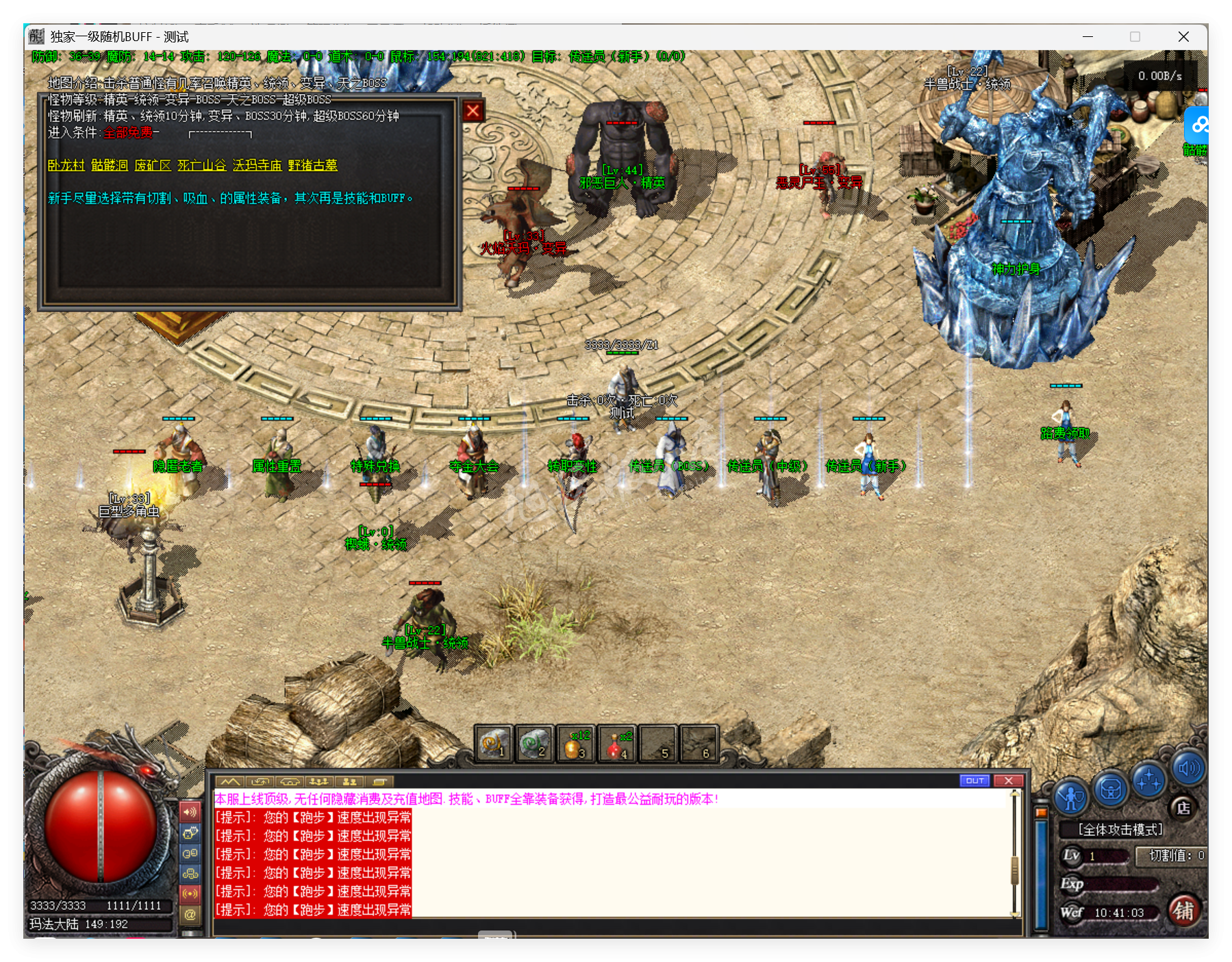Open the 店 shop button
Image resolution: width=1232 pixels, height=962 pixels.
(1183, 808)
